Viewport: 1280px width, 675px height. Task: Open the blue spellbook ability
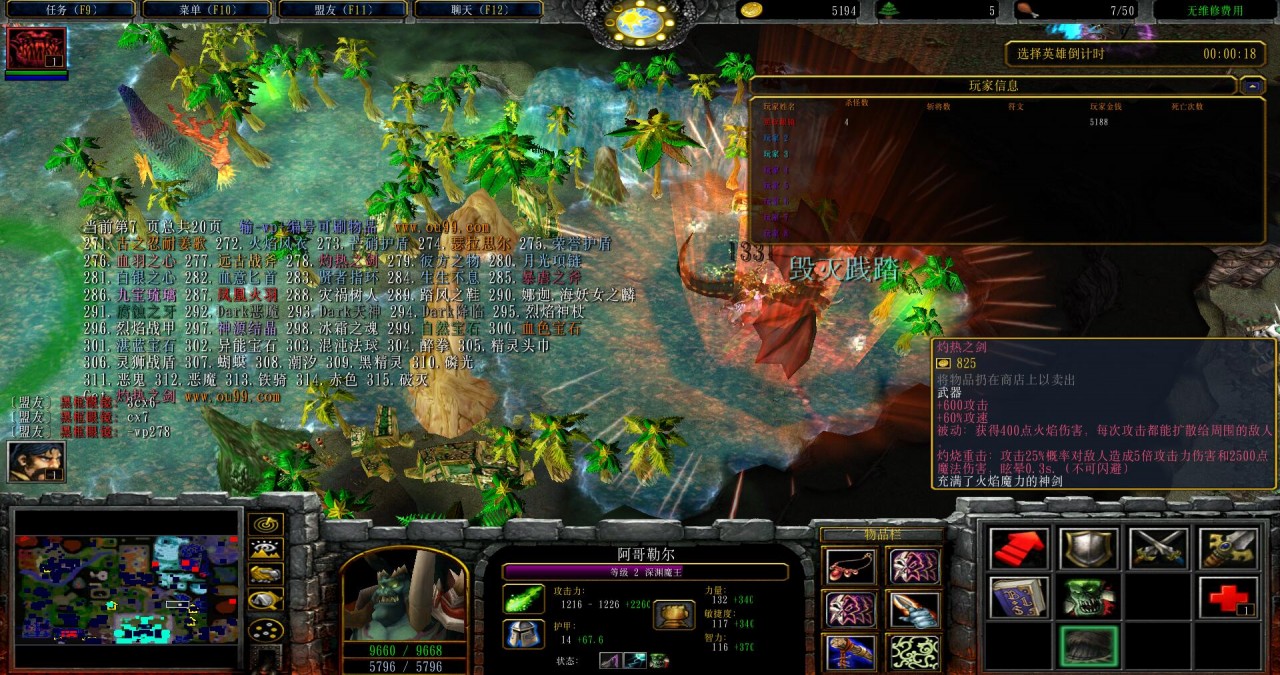click(x=1019, y=597)
